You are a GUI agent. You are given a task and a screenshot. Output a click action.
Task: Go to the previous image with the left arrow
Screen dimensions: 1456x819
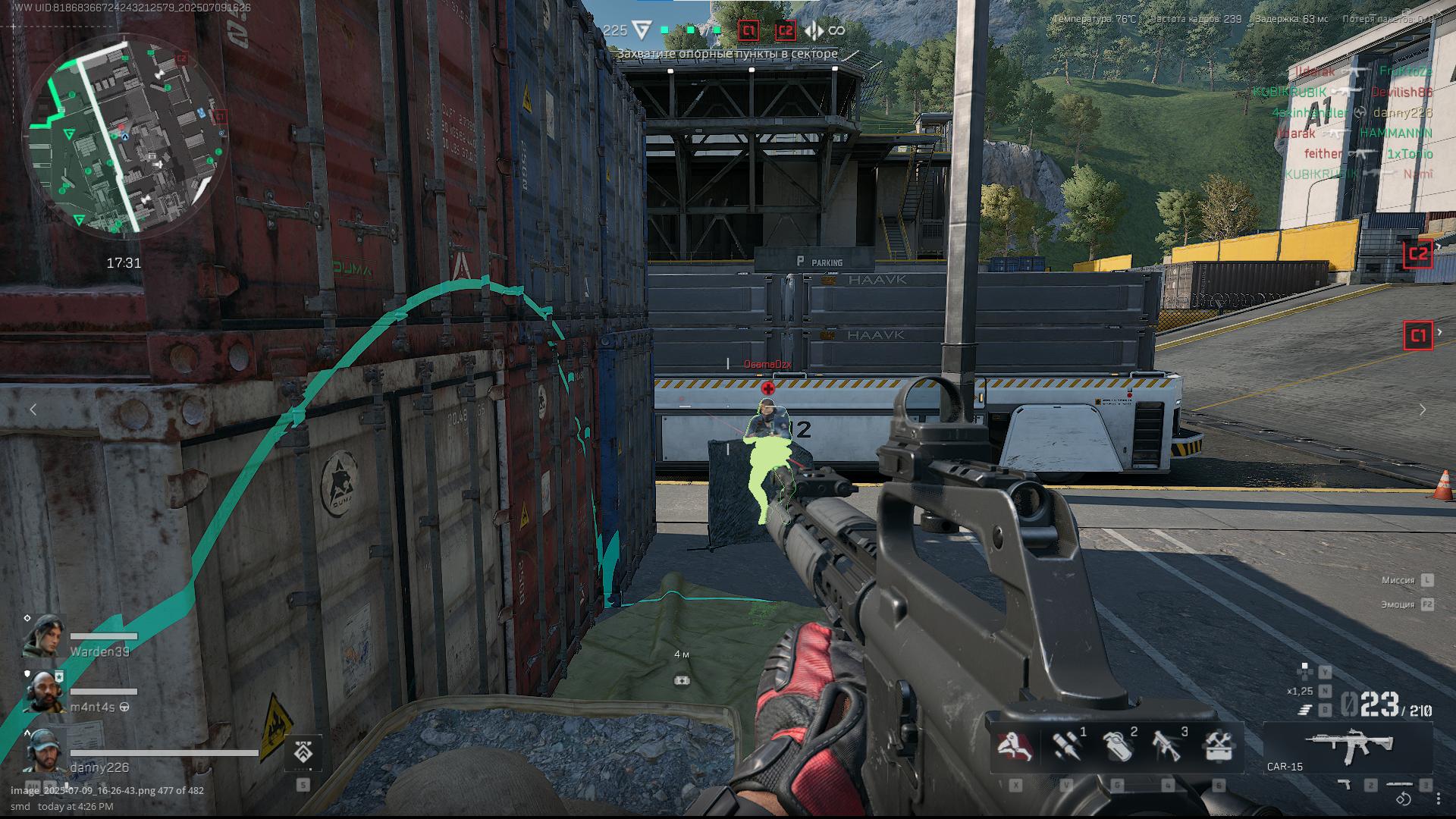(x=33, y=409)
